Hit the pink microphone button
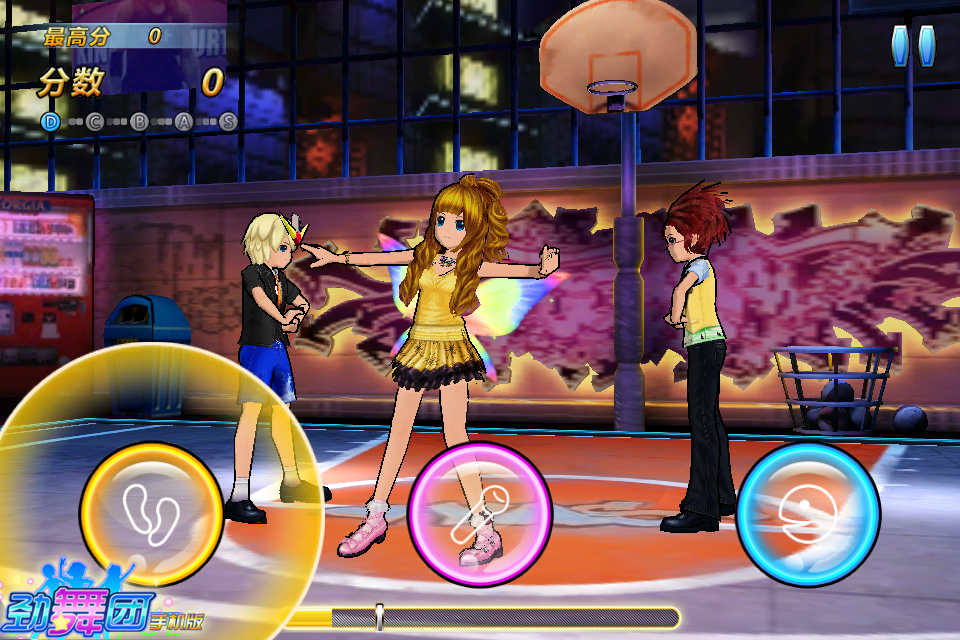Viewport: 960px width, 640px height. 479,514
